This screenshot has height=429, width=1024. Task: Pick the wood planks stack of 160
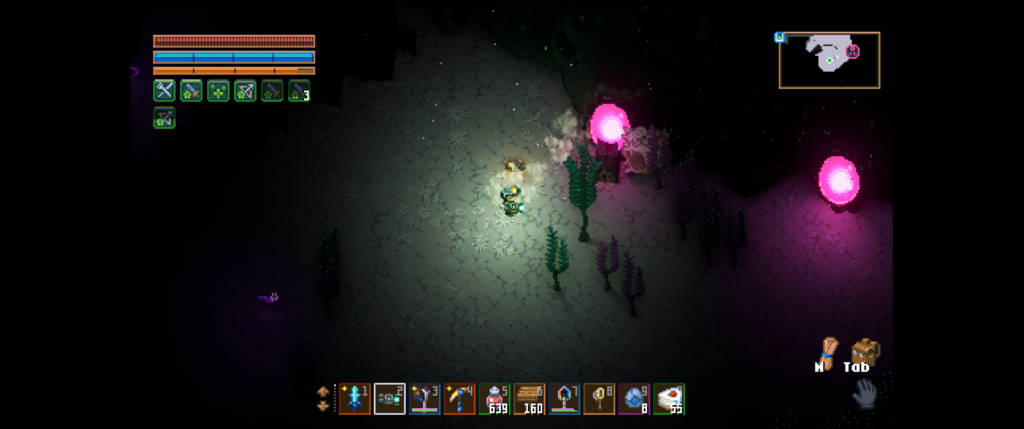point(529,399)
